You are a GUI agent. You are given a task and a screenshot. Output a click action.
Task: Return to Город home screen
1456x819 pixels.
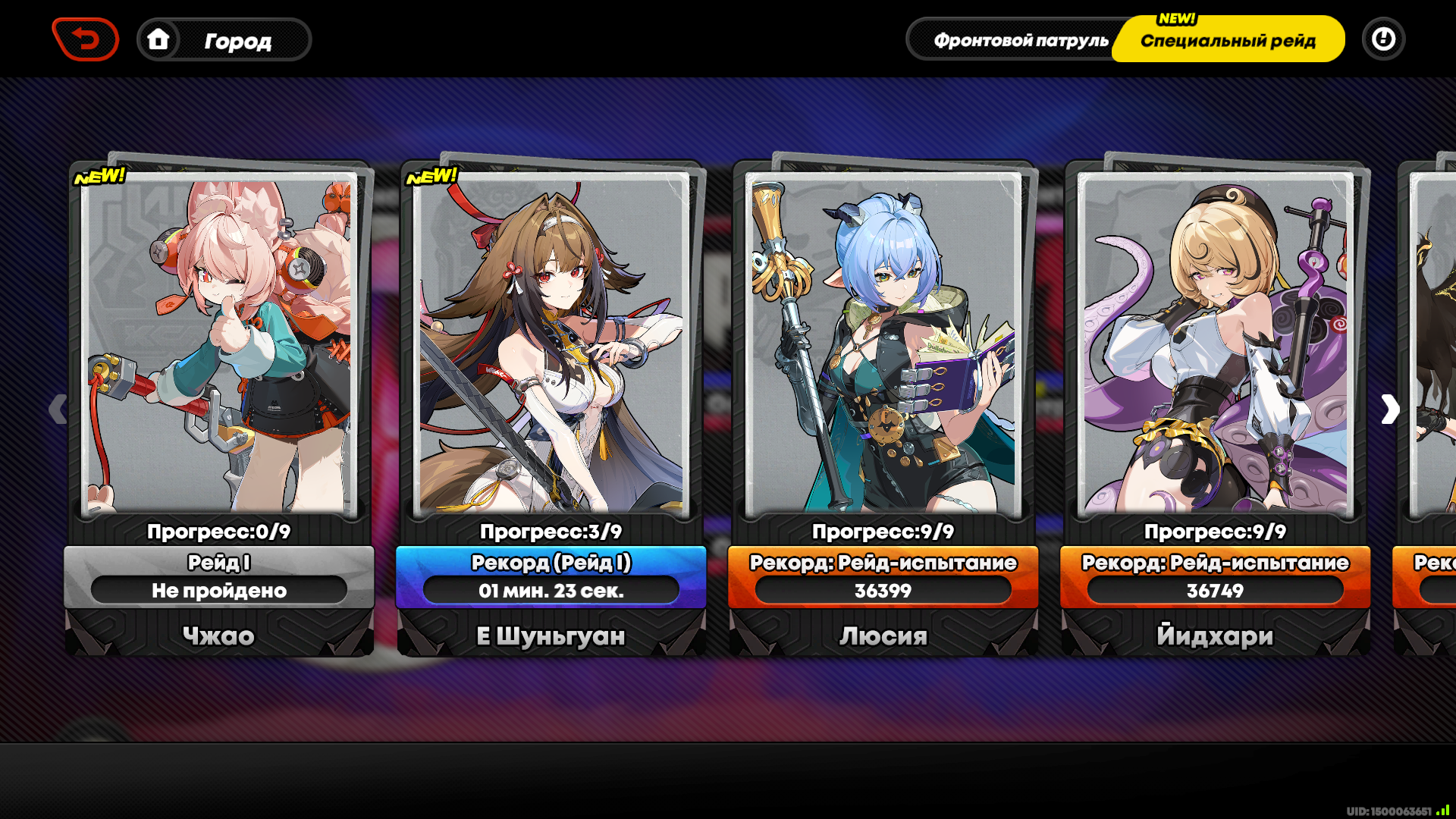[224, 40]
